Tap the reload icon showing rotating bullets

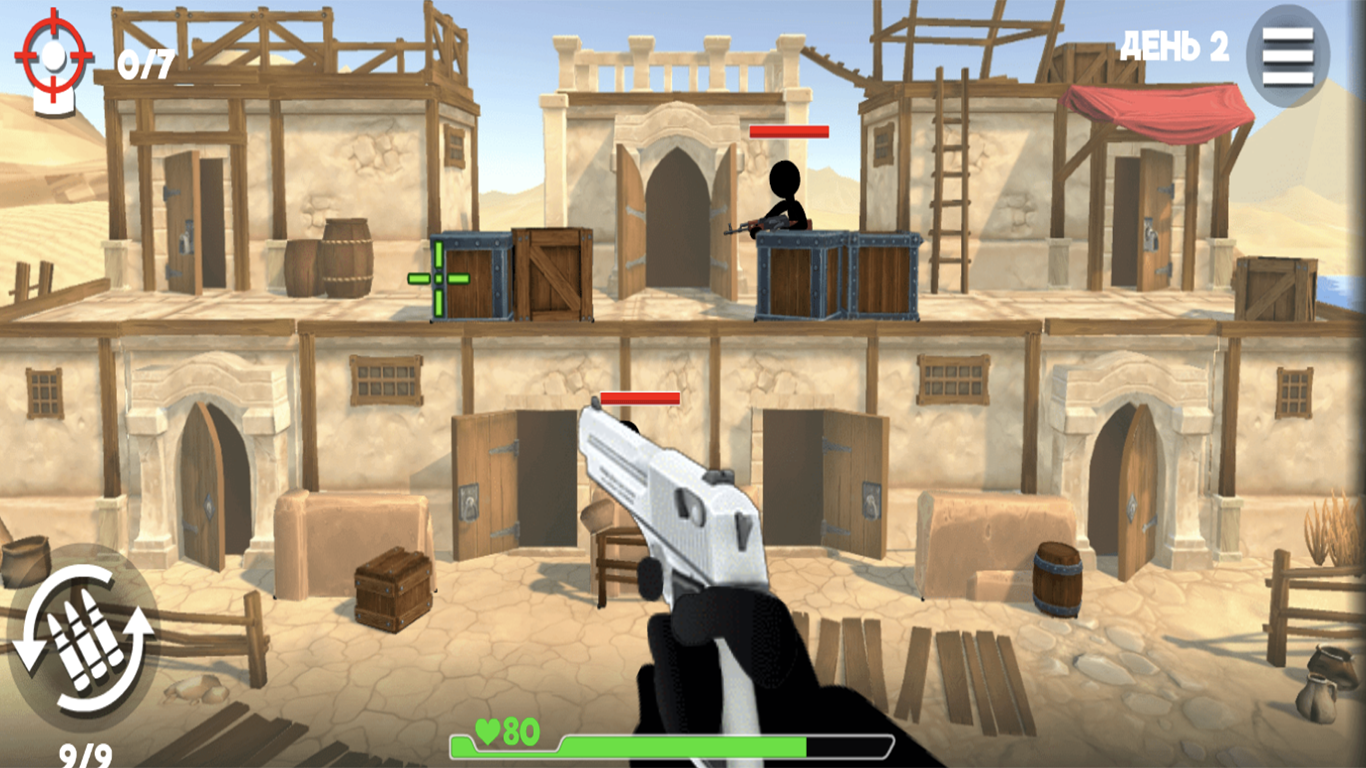pyautogui.click(x=85, y=640)
